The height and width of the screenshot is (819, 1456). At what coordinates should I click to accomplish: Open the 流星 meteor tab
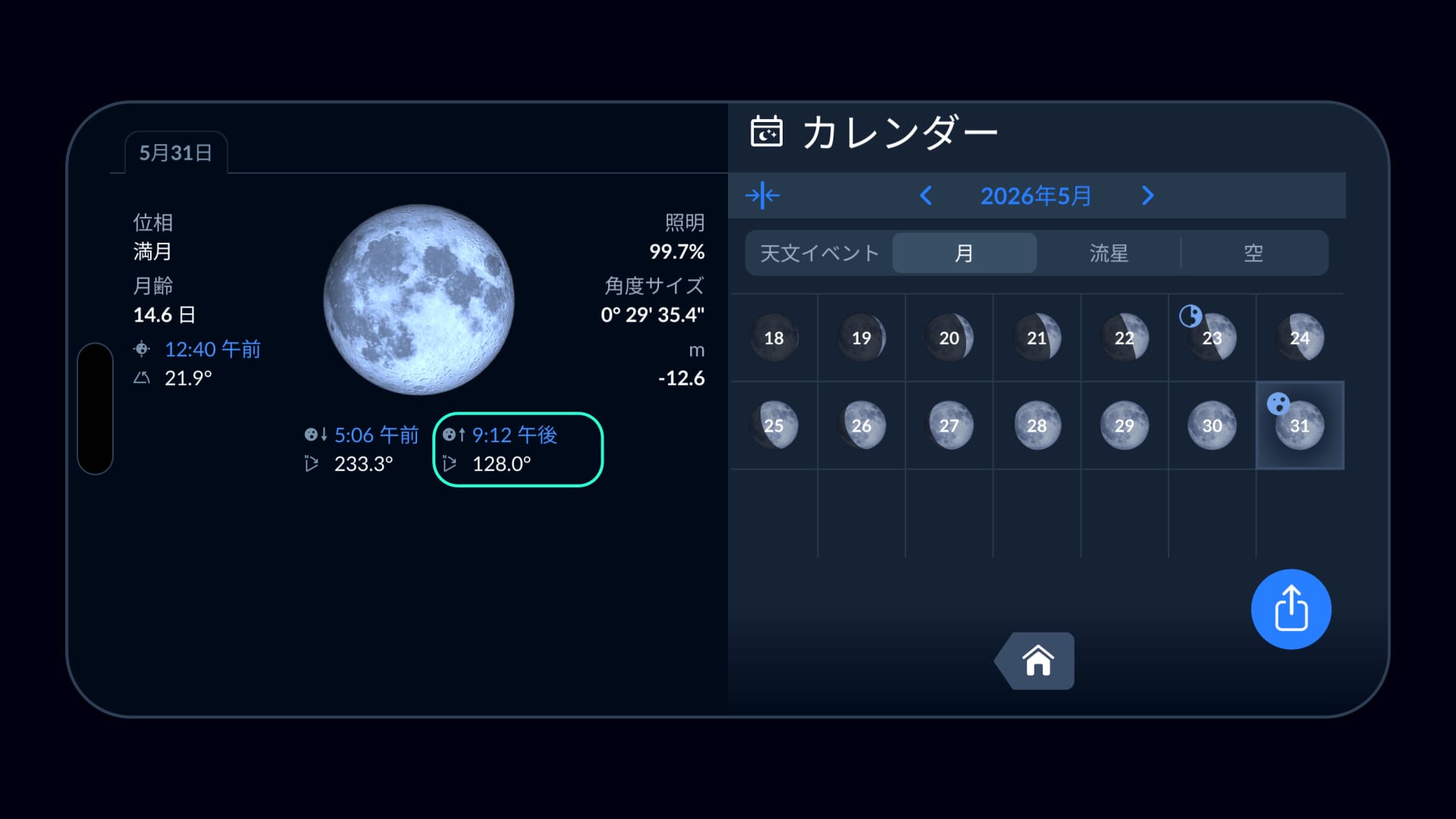tap(1109, 253)
